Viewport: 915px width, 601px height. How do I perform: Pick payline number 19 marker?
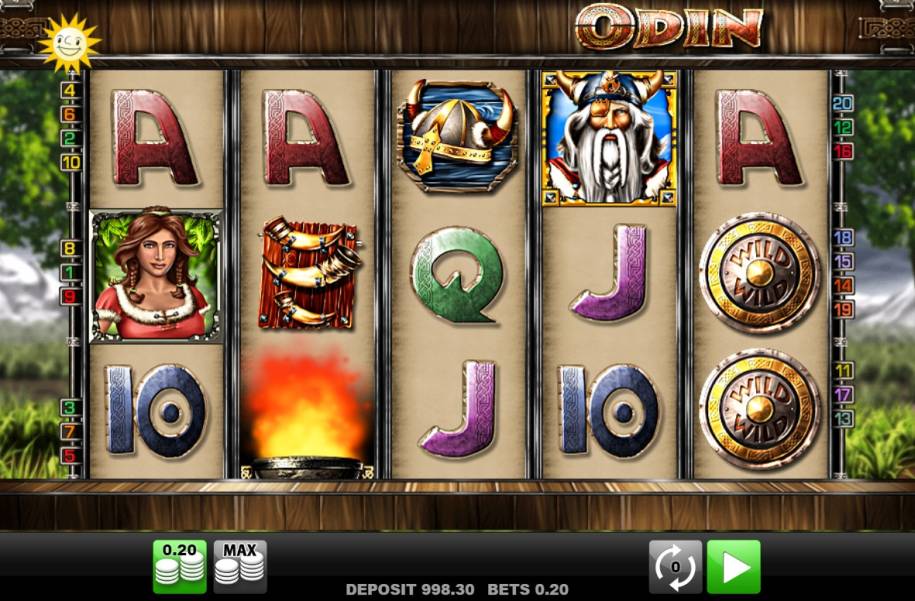pos(843,309)
